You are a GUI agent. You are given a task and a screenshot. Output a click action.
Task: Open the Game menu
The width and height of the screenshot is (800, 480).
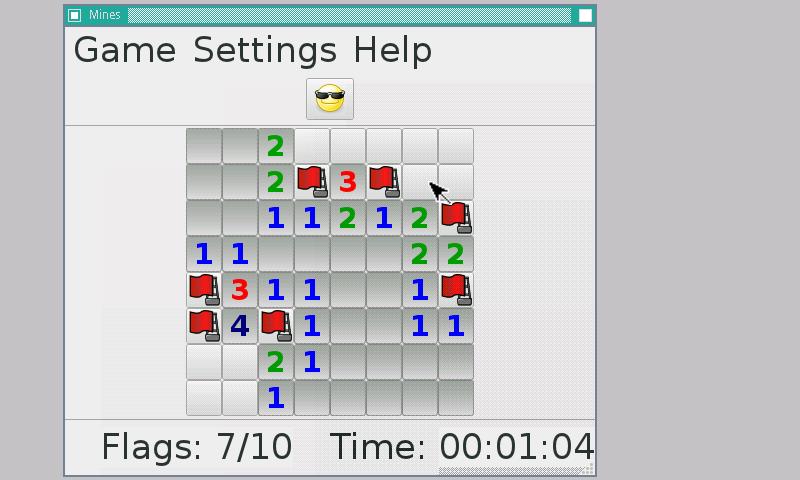click(124, 50)
